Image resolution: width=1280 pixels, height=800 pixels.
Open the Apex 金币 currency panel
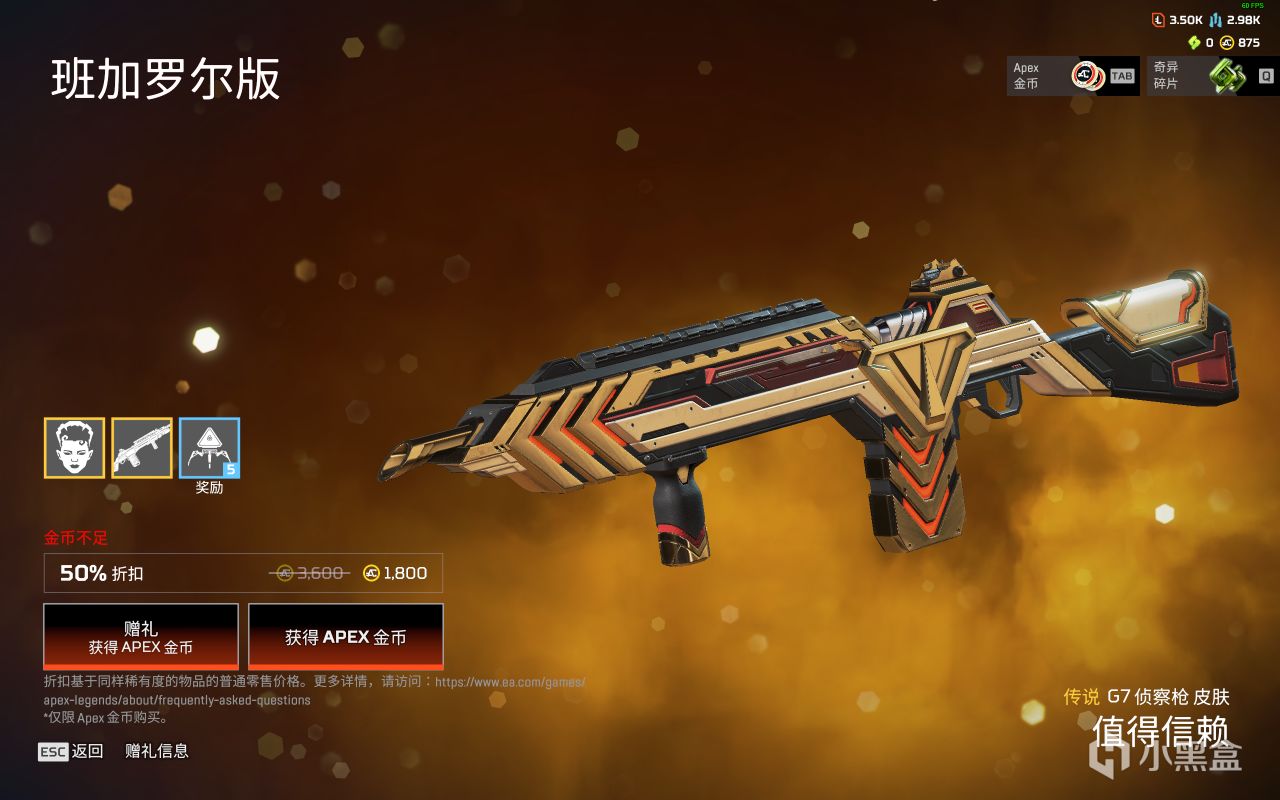pyautogui.click(x=1072, y=76)
